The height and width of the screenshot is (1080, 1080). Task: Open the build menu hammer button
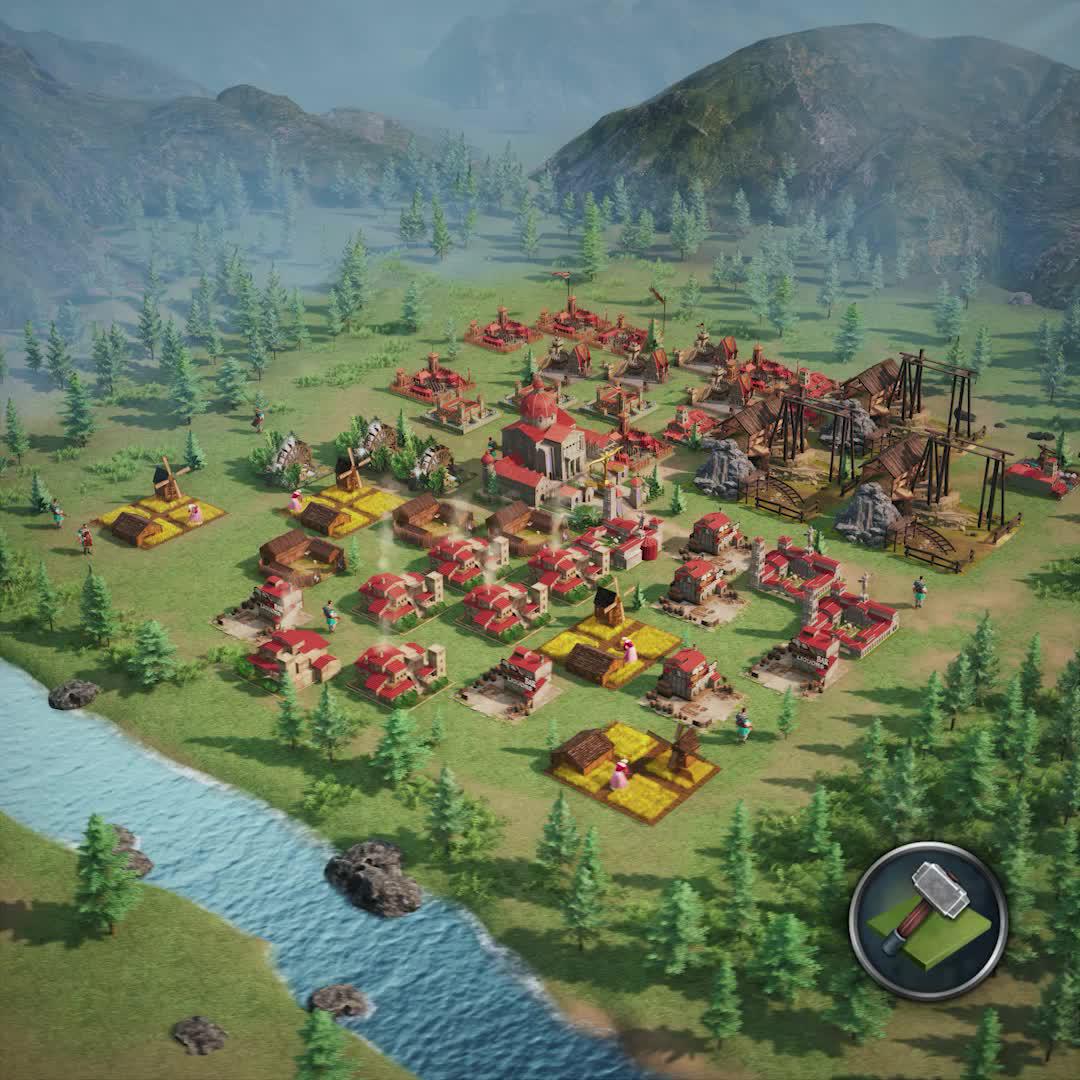tap(928, 920)
